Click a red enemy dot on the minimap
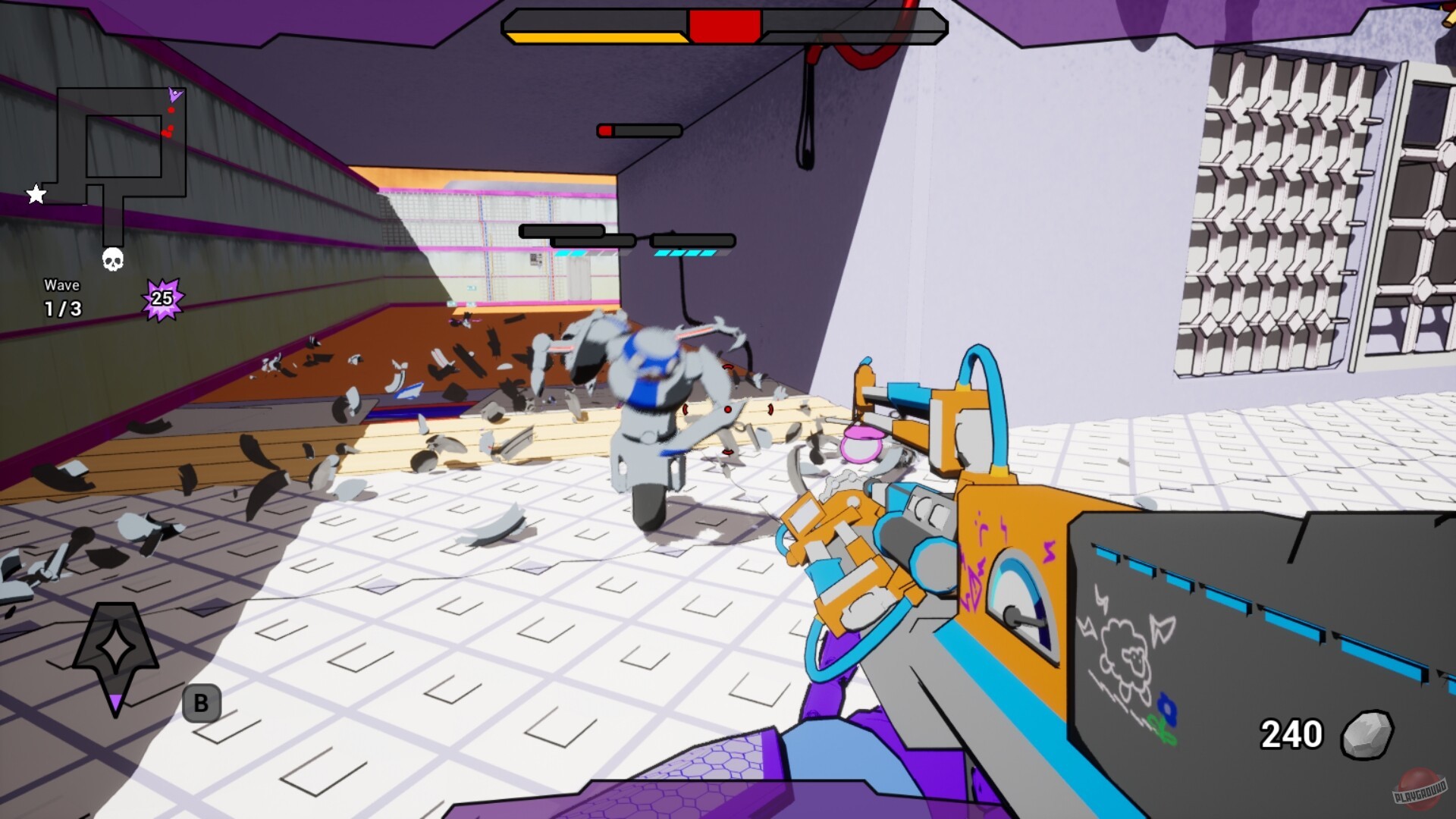This screenshot has height=819, width=1456. (x=171, y=109)
